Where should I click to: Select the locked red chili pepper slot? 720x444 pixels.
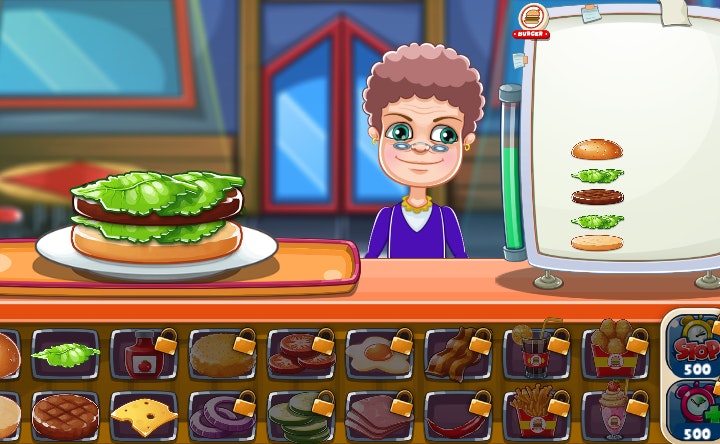458,415
